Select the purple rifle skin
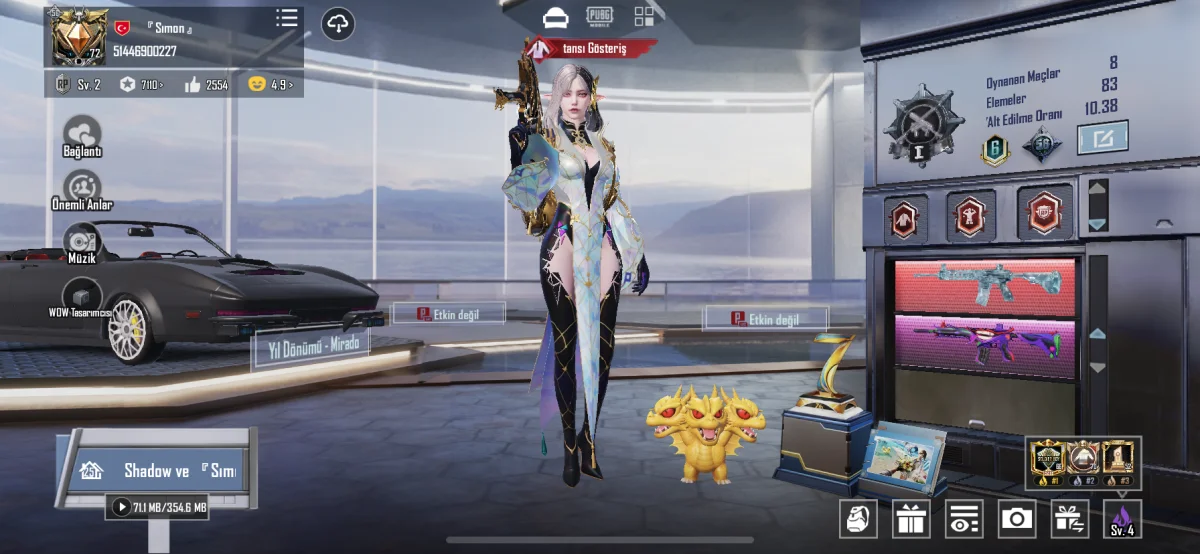 pyautogui.click(x=984, y=346)
